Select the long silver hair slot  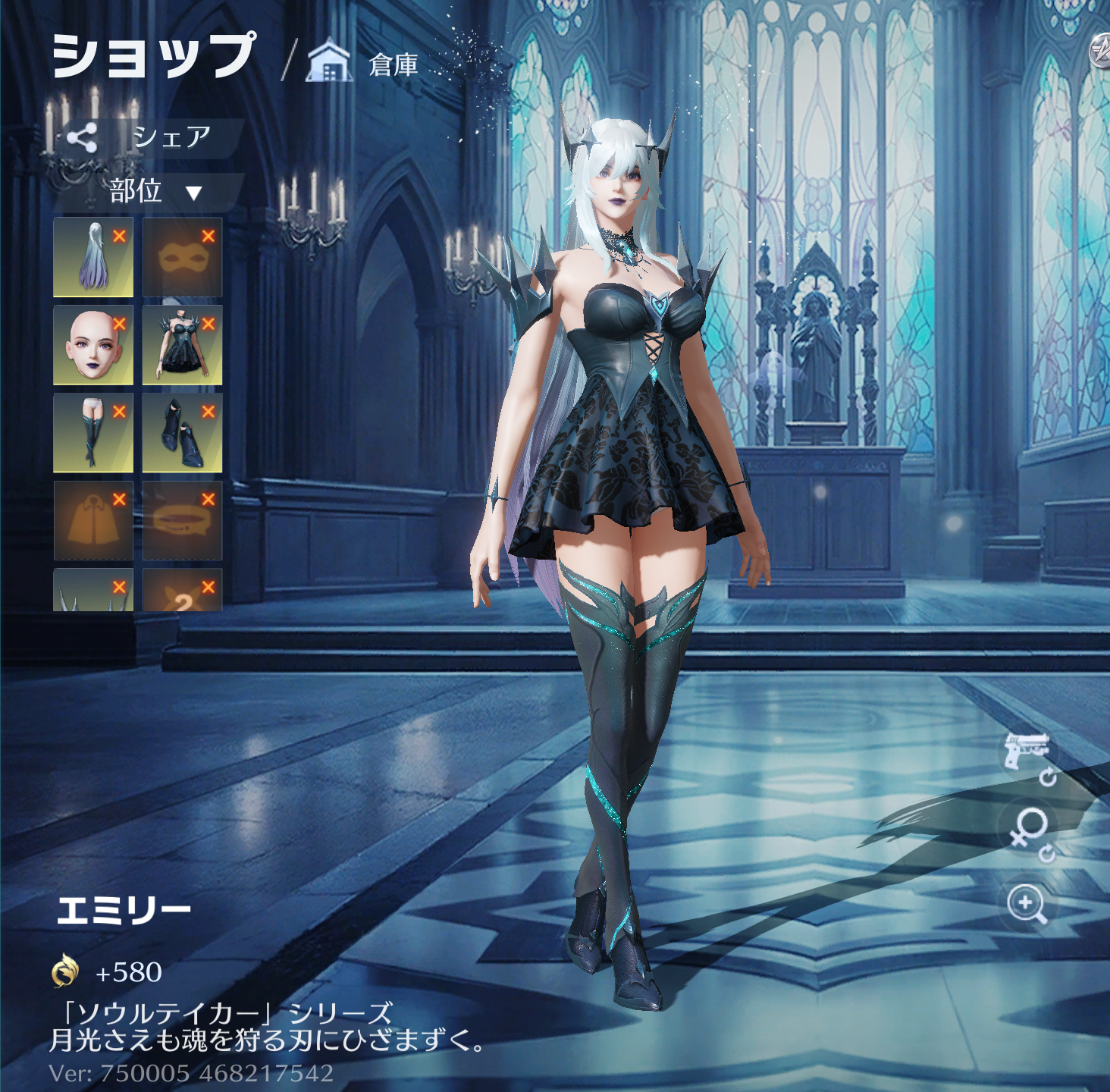92,257
